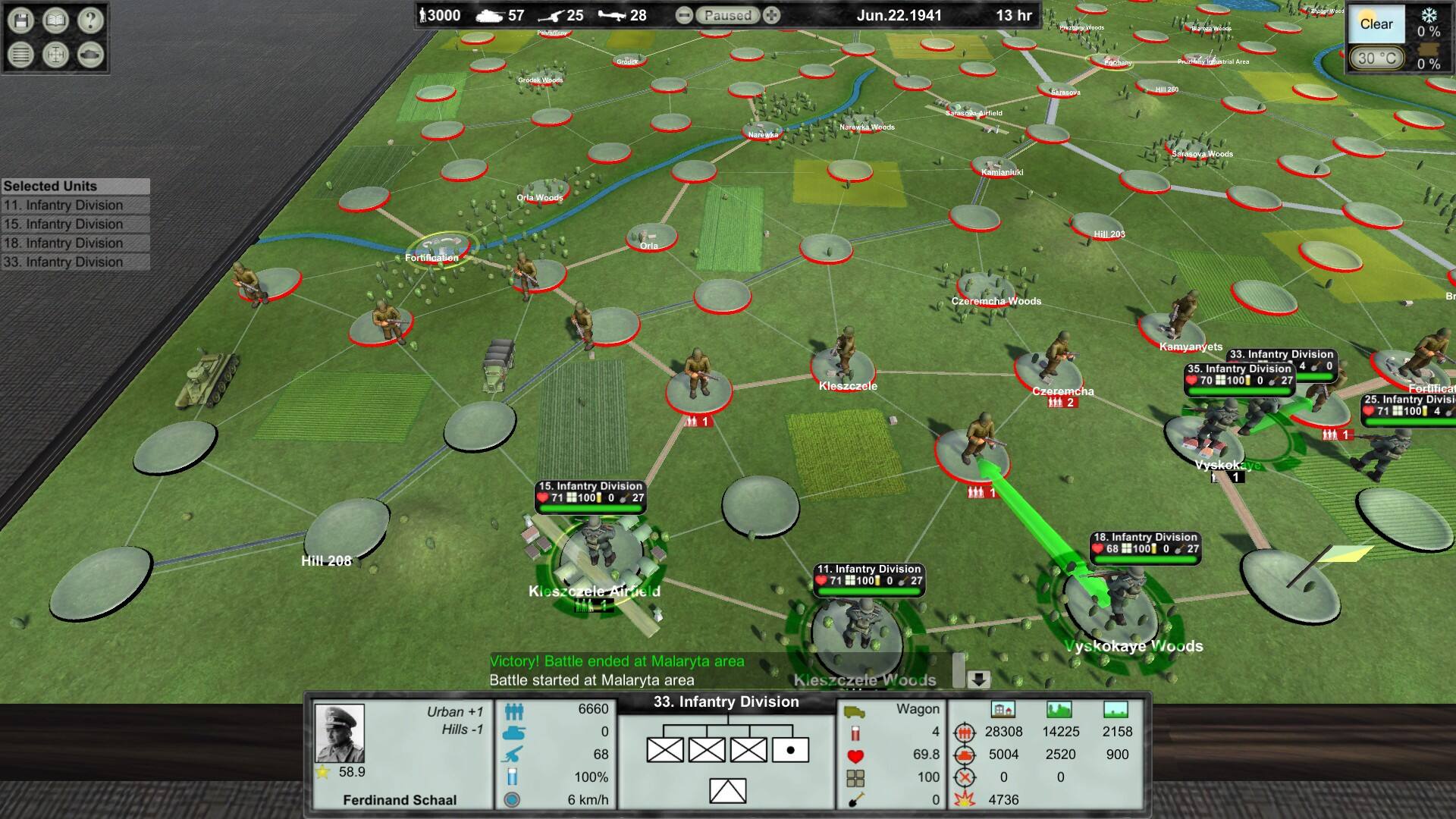The image size is (1456, 819).
Task: Open the save game floppy disk button
Action: tap(21, 20)
